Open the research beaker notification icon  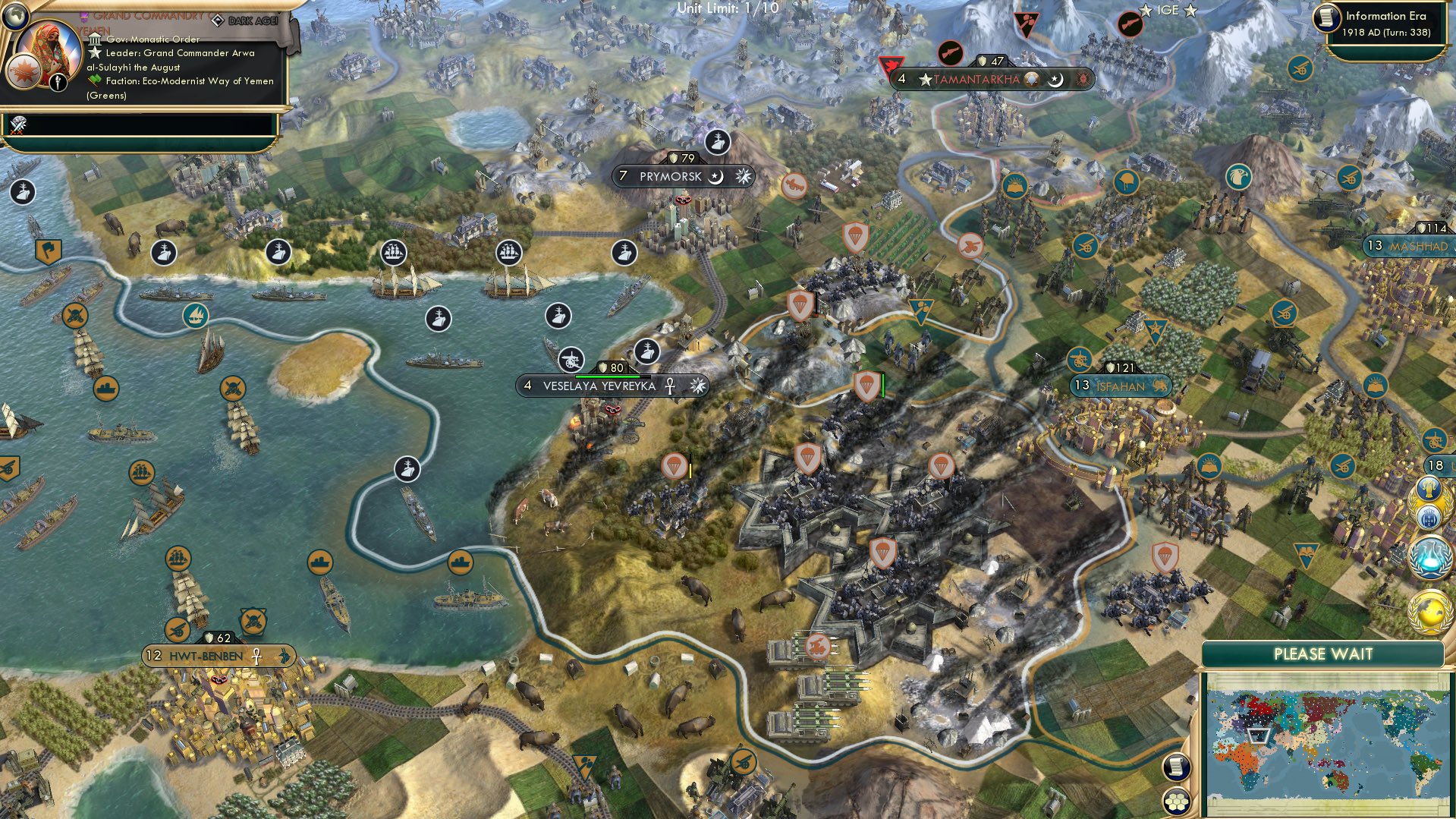[x=1429, y=556]
